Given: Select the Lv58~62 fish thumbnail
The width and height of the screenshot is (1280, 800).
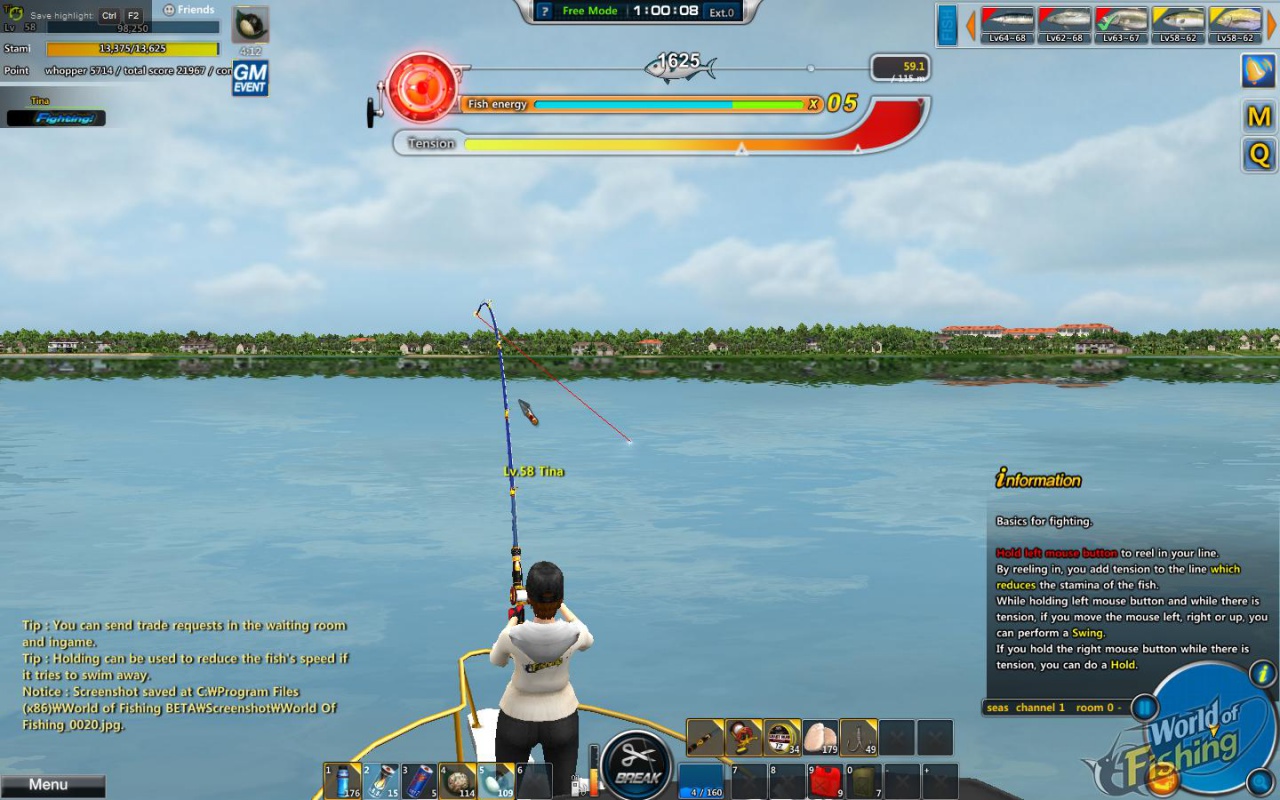Looking at the screenshot, I should pyautogui.click(x=1178, y=22).
